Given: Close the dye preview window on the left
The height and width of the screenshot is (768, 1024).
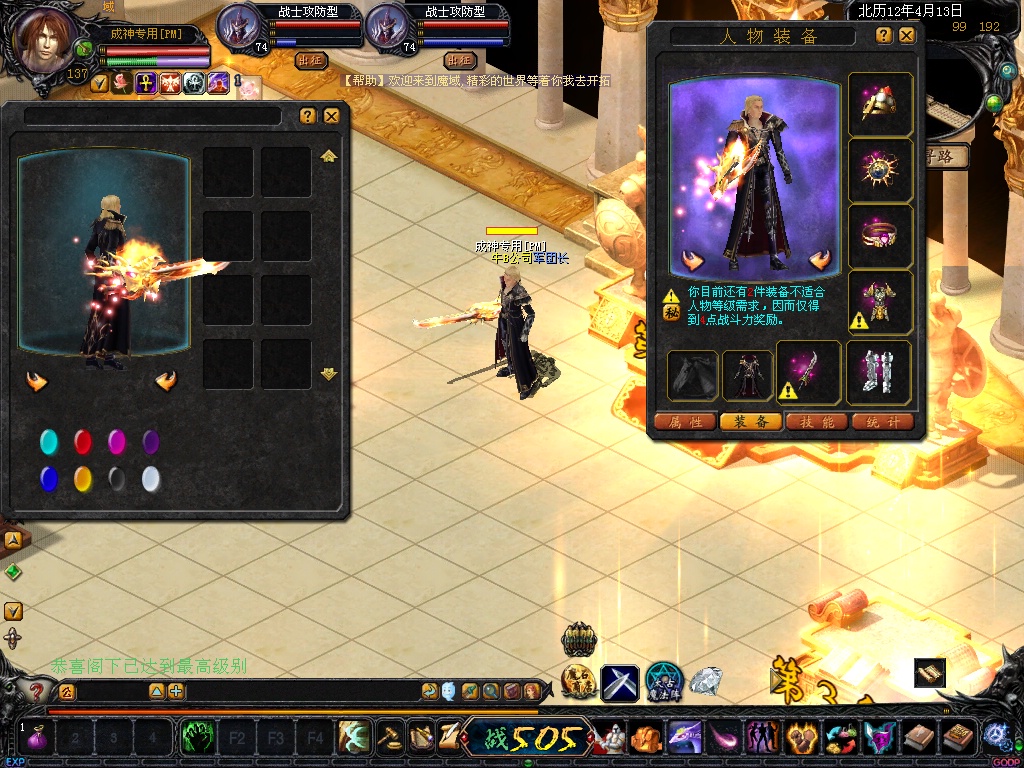Looking at the screenshot, I should point(332,116).
